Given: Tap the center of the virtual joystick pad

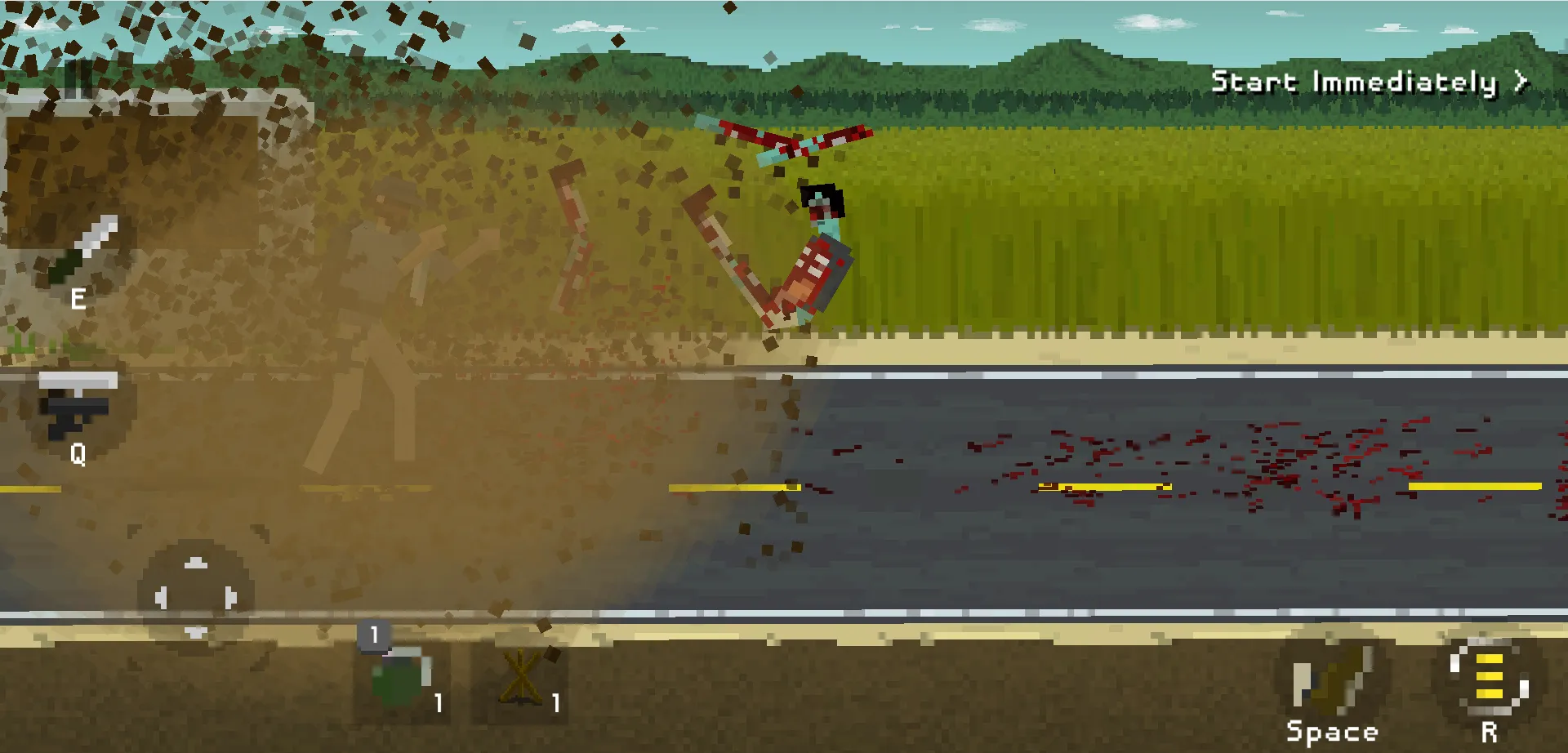Looking at the screenshot, I should [194, 598].
